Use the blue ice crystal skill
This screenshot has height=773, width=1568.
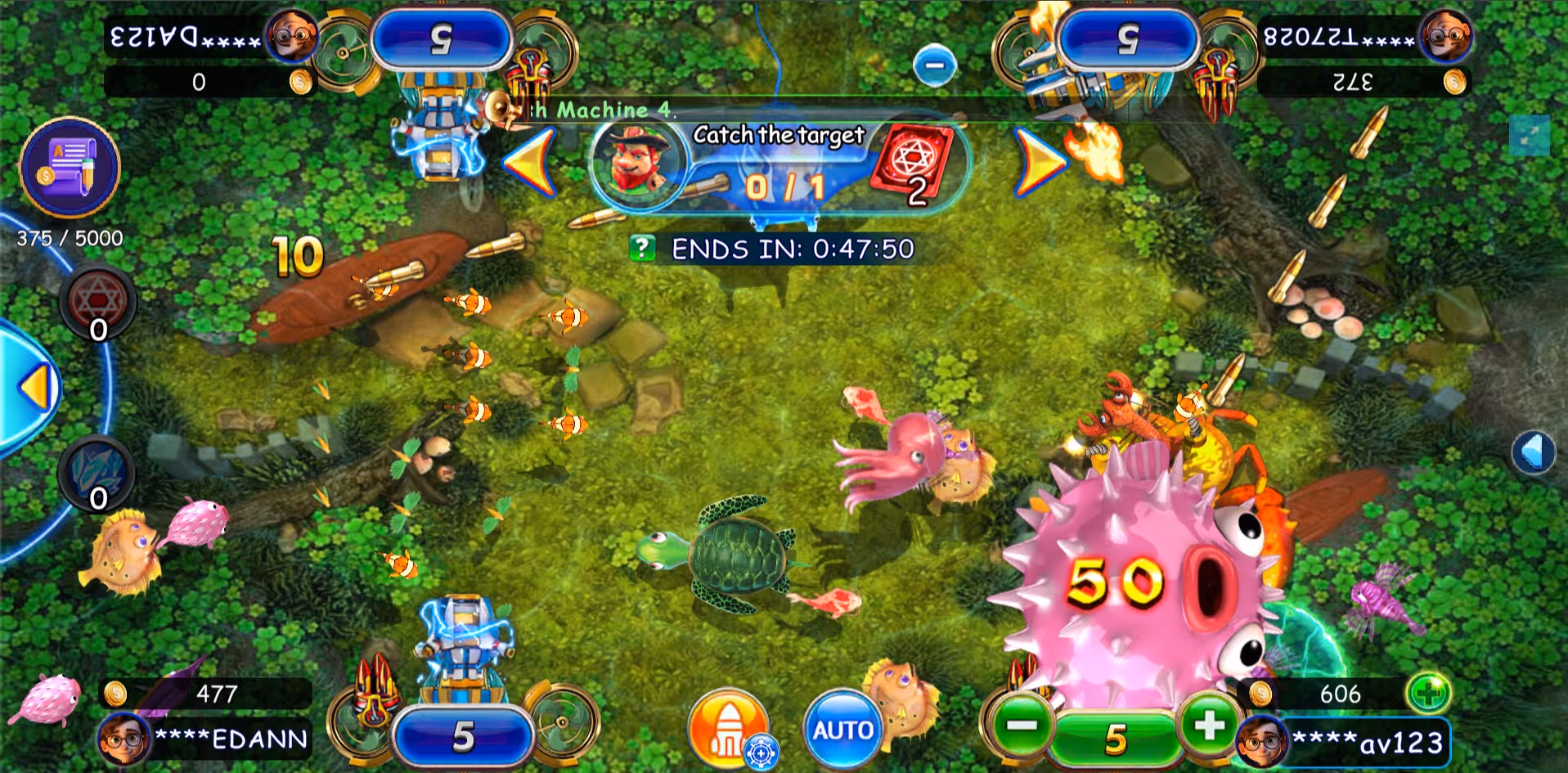pos(98,474)
